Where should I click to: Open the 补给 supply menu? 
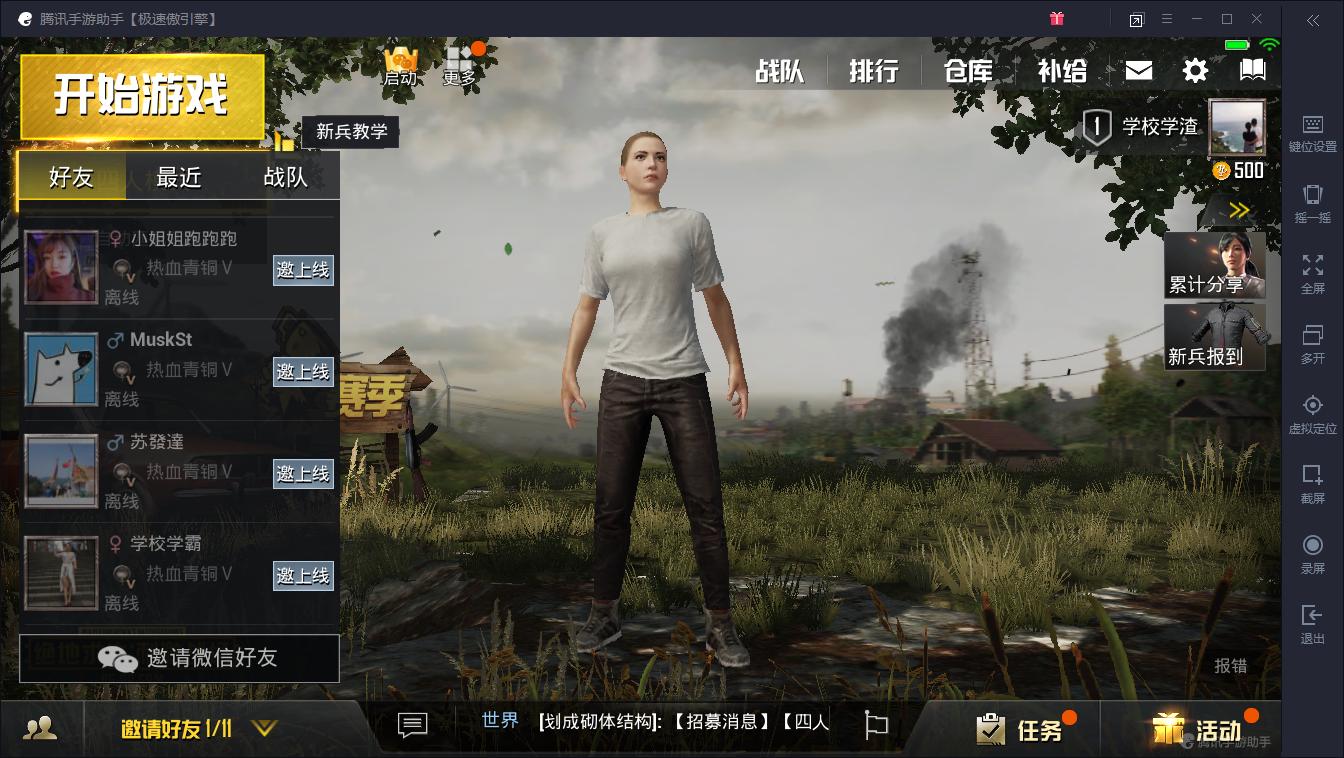[x=1062, y=71]
